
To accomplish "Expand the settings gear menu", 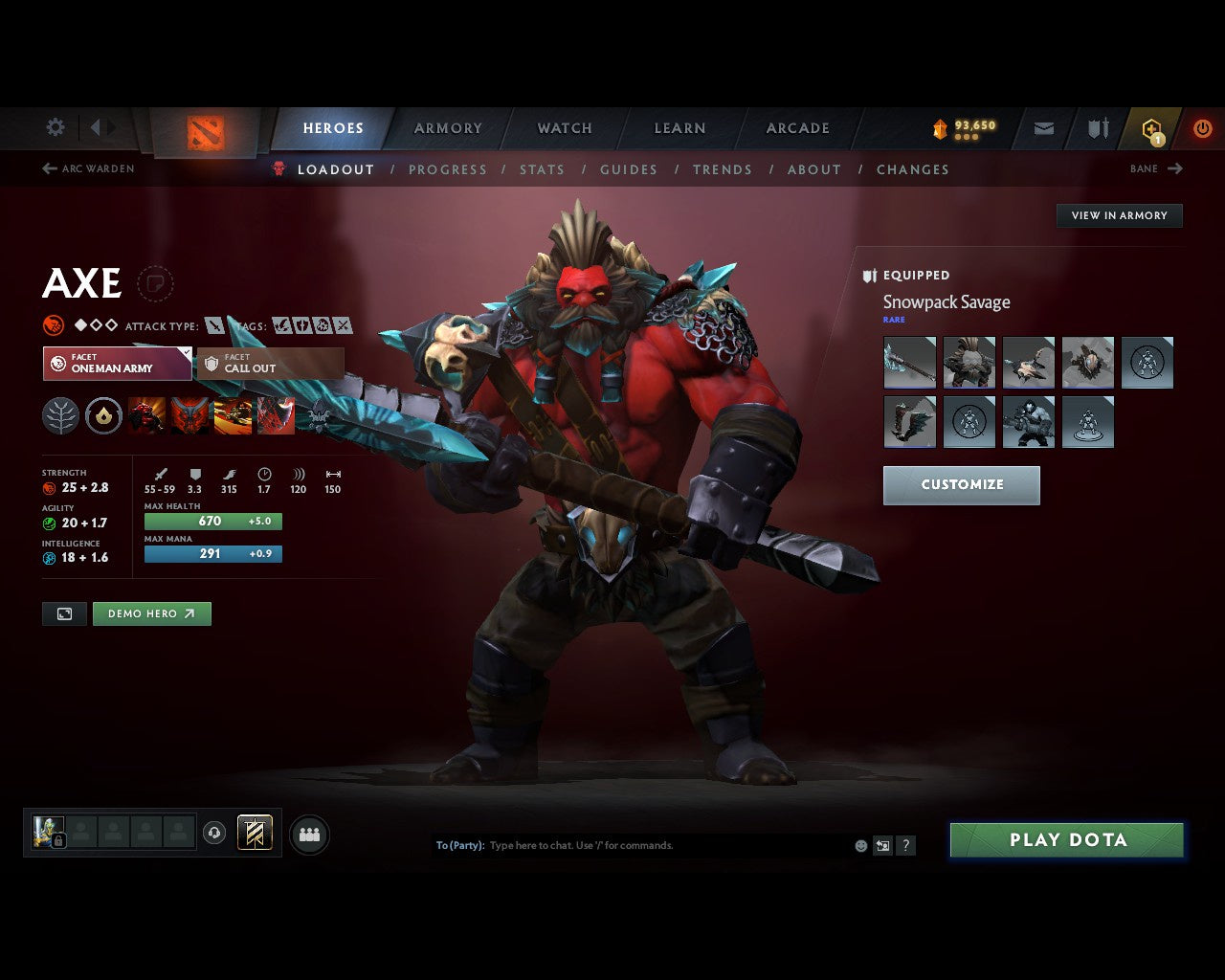I will coord(55,127).
